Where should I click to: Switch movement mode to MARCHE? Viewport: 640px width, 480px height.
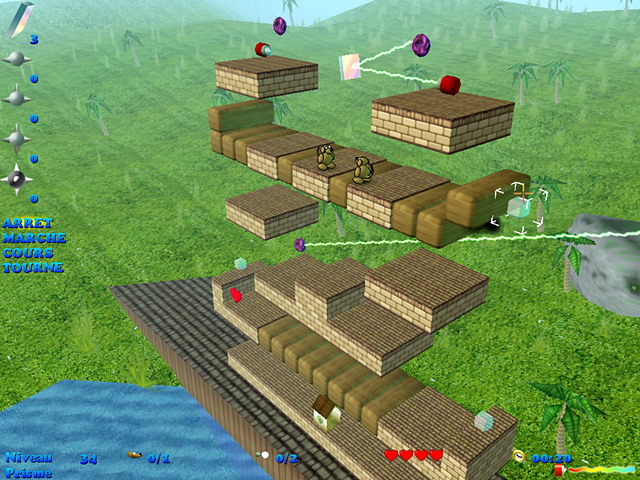[x=33, y=238]
